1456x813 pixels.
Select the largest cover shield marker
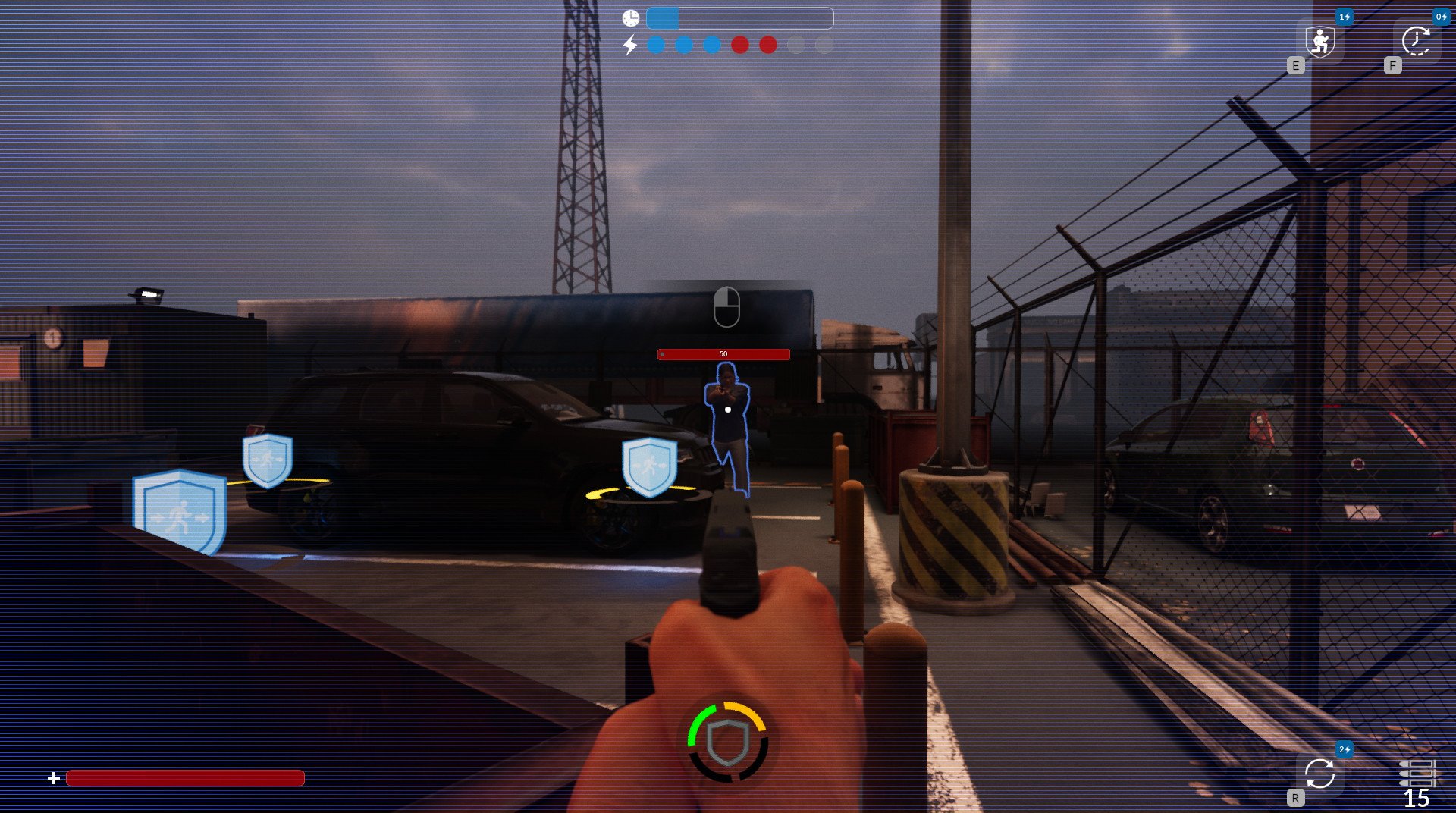[x=180, y=511]
